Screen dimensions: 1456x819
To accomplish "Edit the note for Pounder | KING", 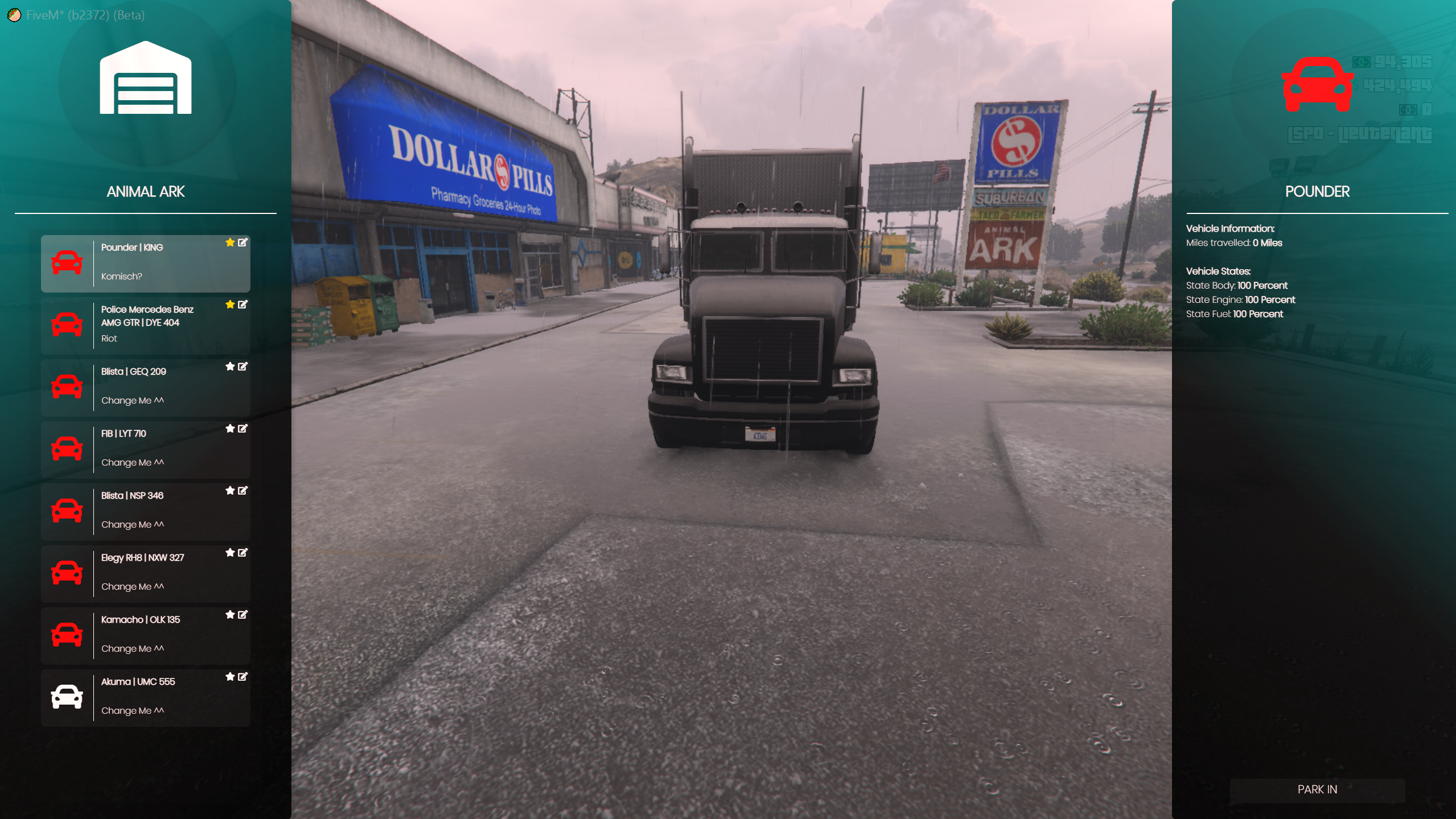I will 242,242.
